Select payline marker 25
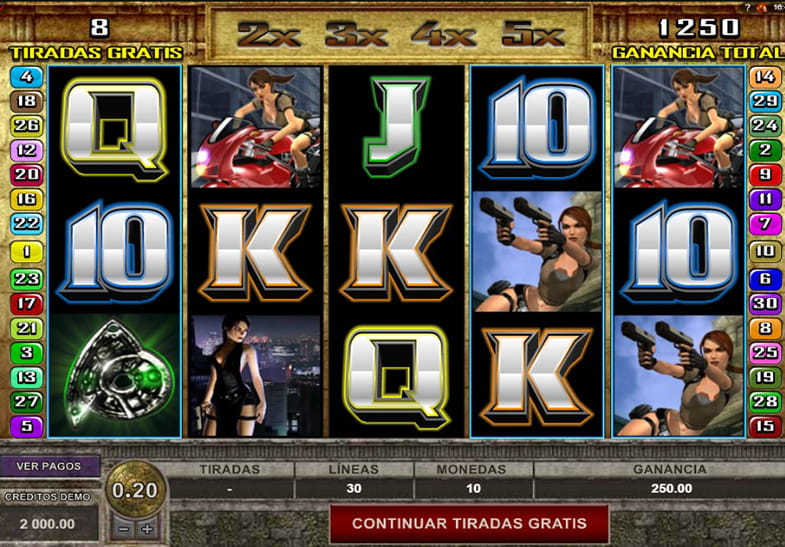The image size is (785, 547). coord(765,352)
